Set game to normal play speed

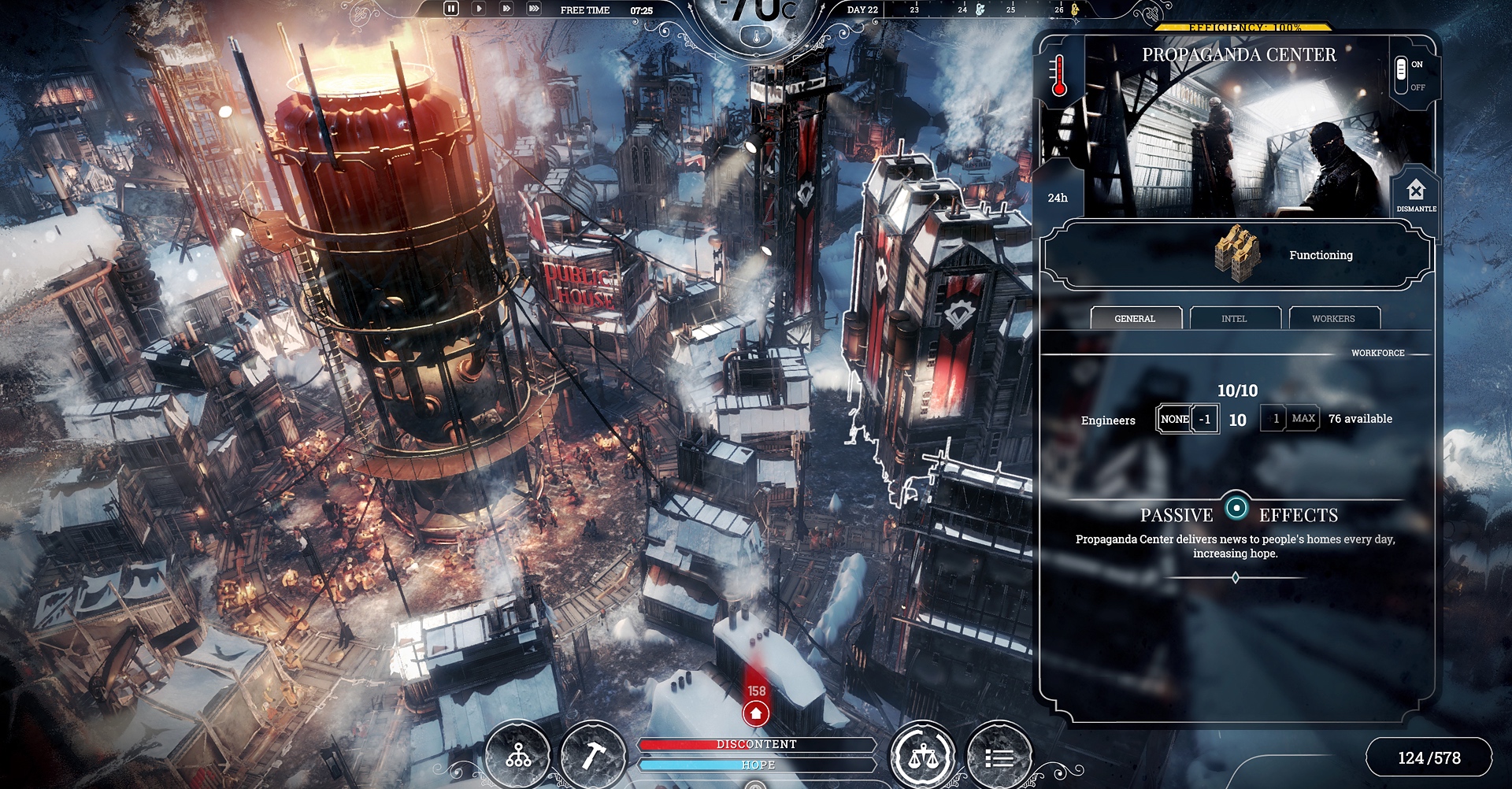click(x=479, y=9)
